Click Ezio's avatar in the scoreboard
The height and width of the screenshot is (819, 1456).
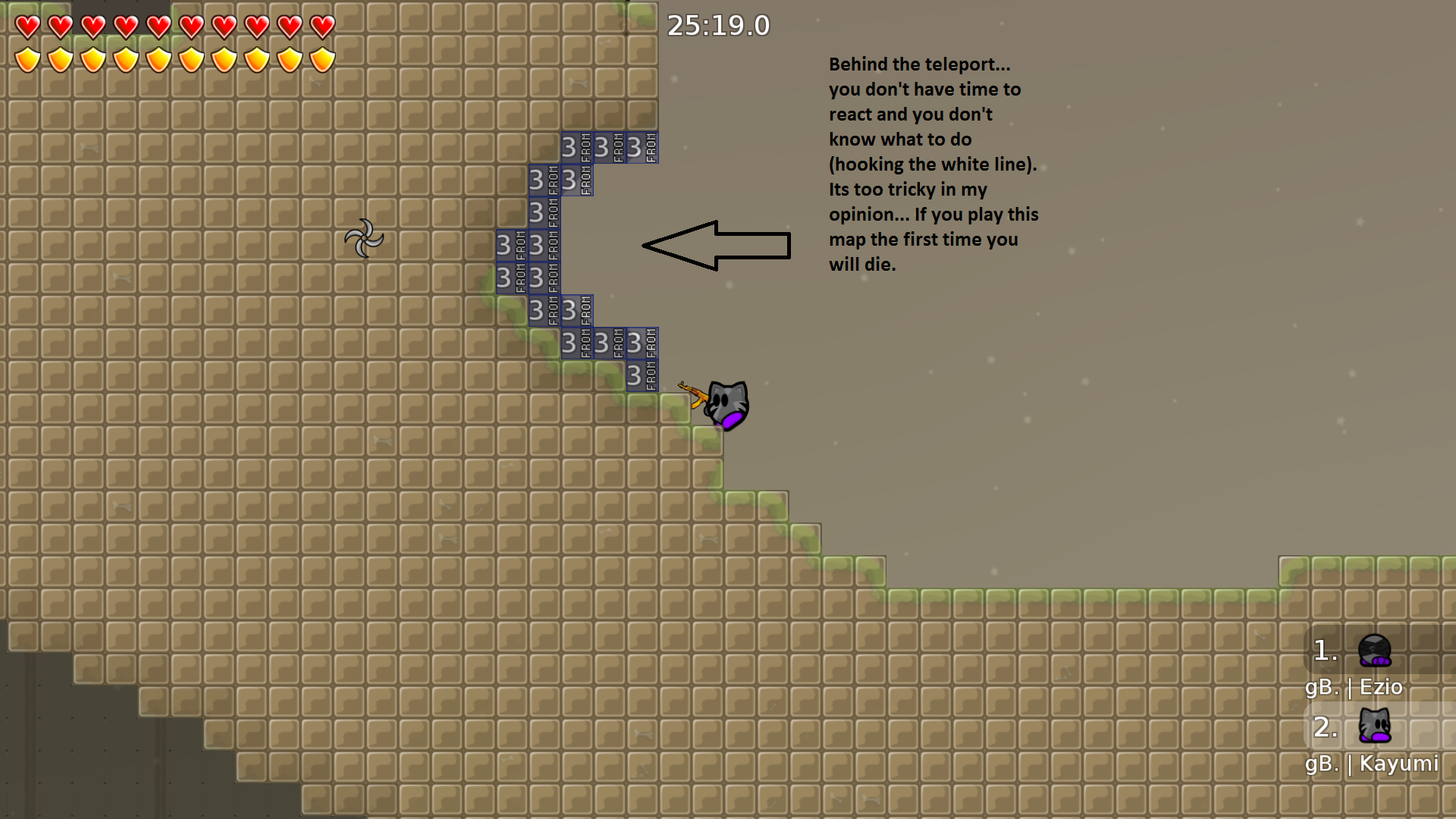click(1375, 651)
